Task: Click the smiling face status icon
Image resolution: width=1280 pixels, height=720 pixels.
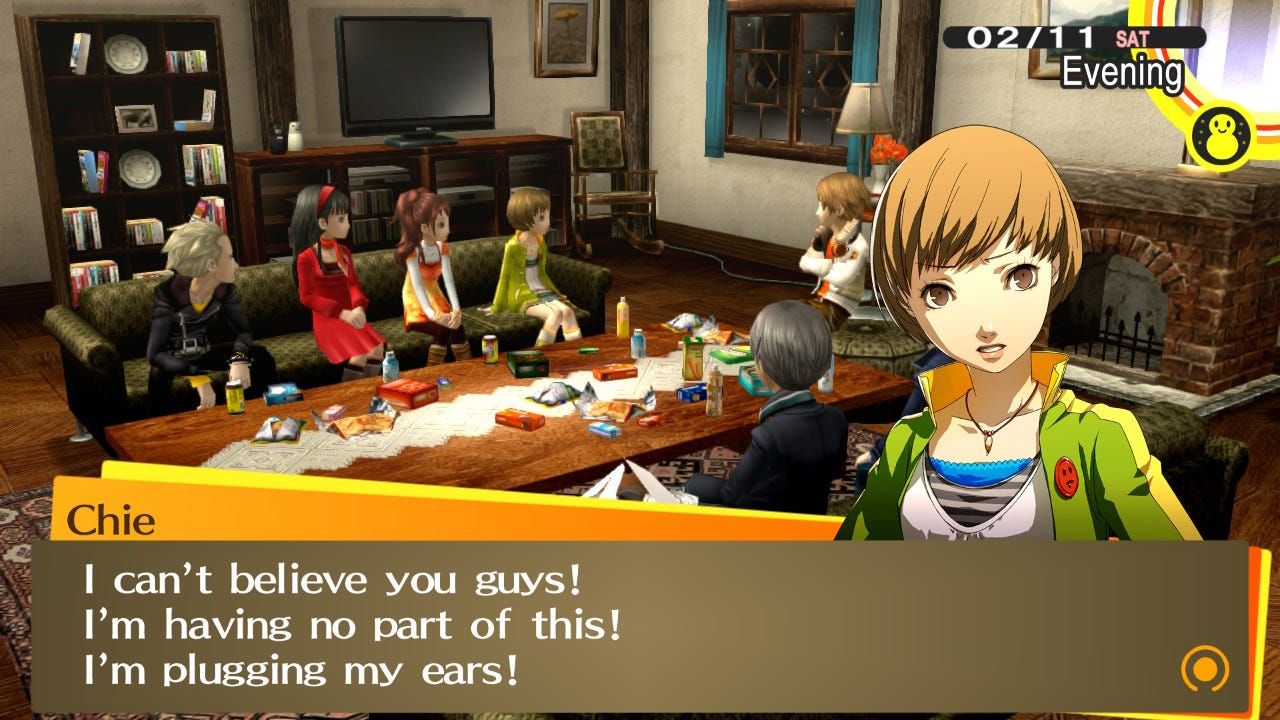Action: pos(1222,130)
